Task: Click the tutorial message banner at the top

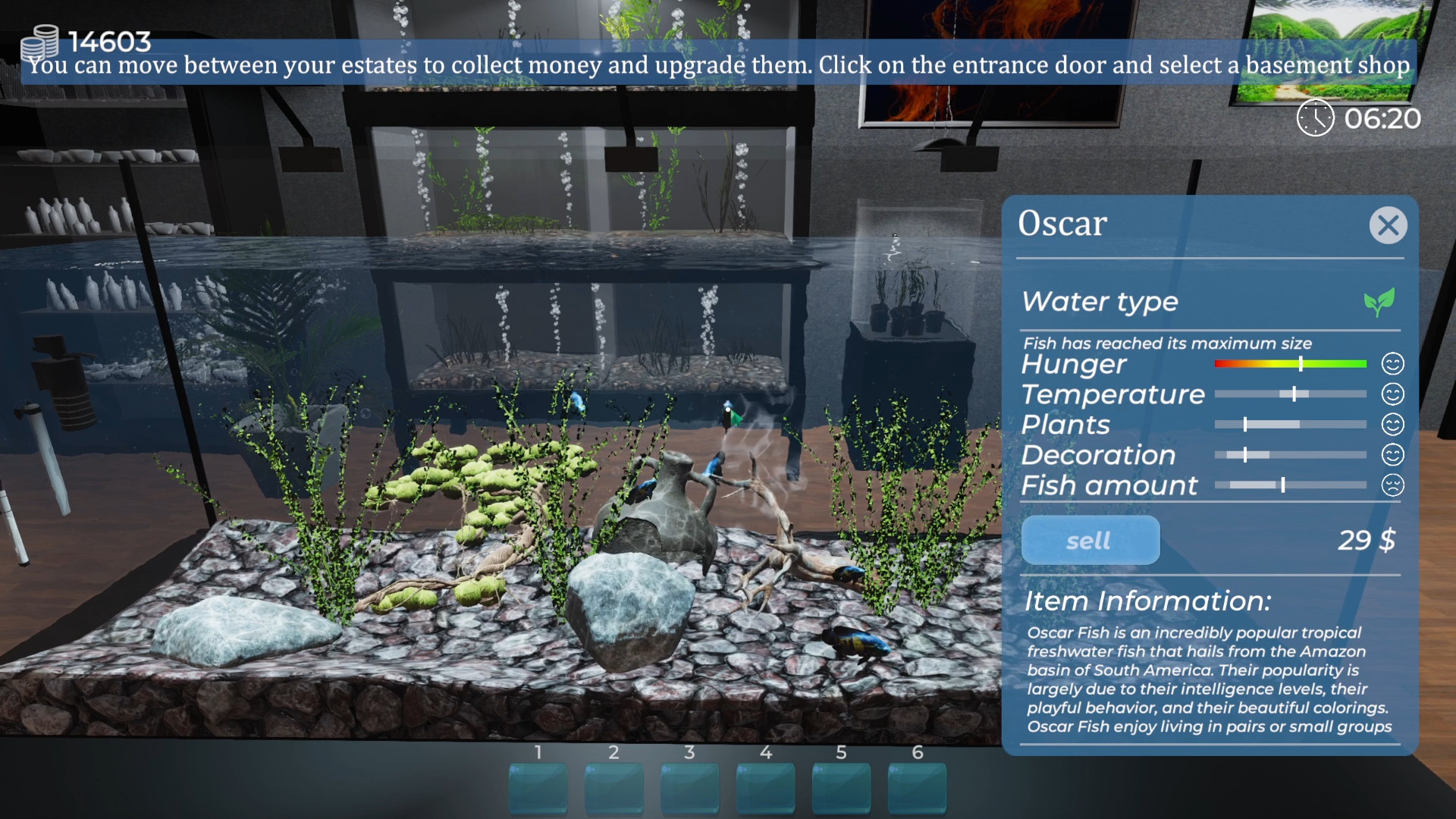Action: (x=720, y=66)
